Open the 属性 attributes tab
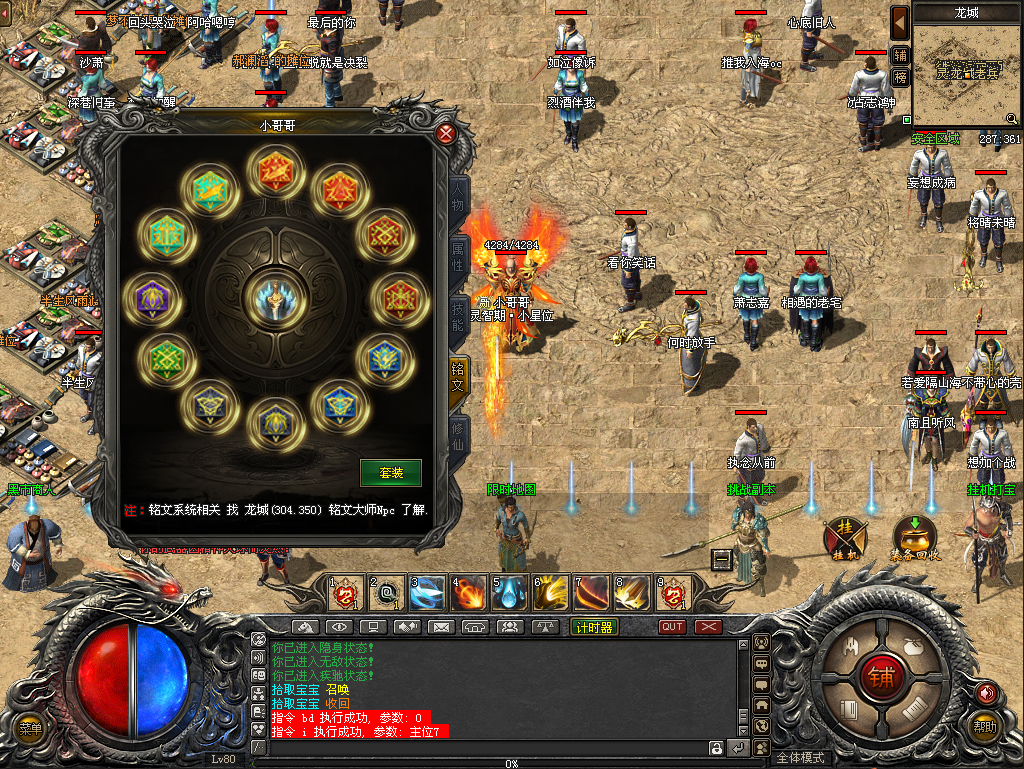The height and width of the screenshot is (769, 1024). (x=459, y=254)
